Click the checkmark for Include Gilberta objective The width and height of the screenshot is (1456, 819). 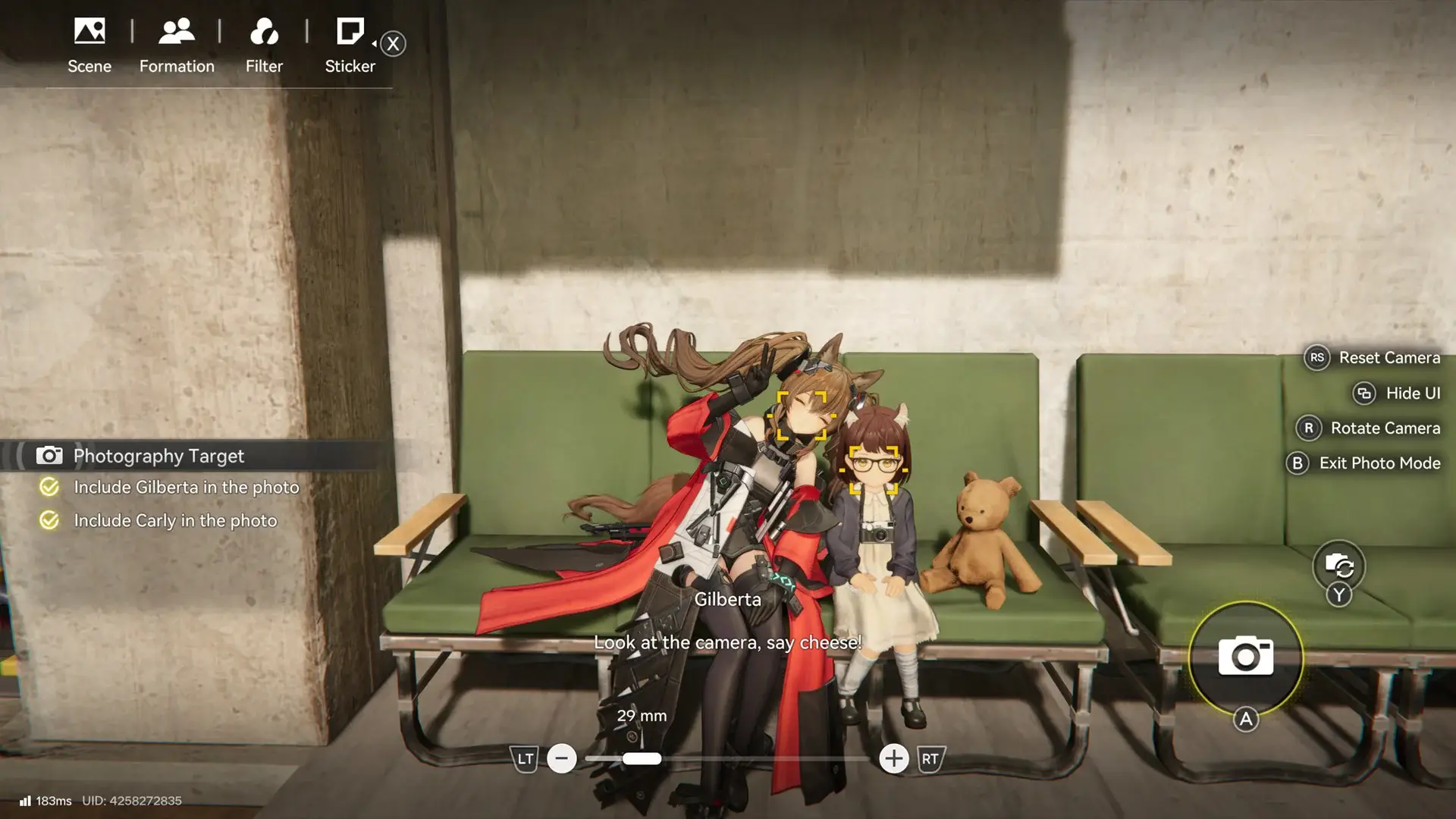pyautogui.click(x=49, y=488)
